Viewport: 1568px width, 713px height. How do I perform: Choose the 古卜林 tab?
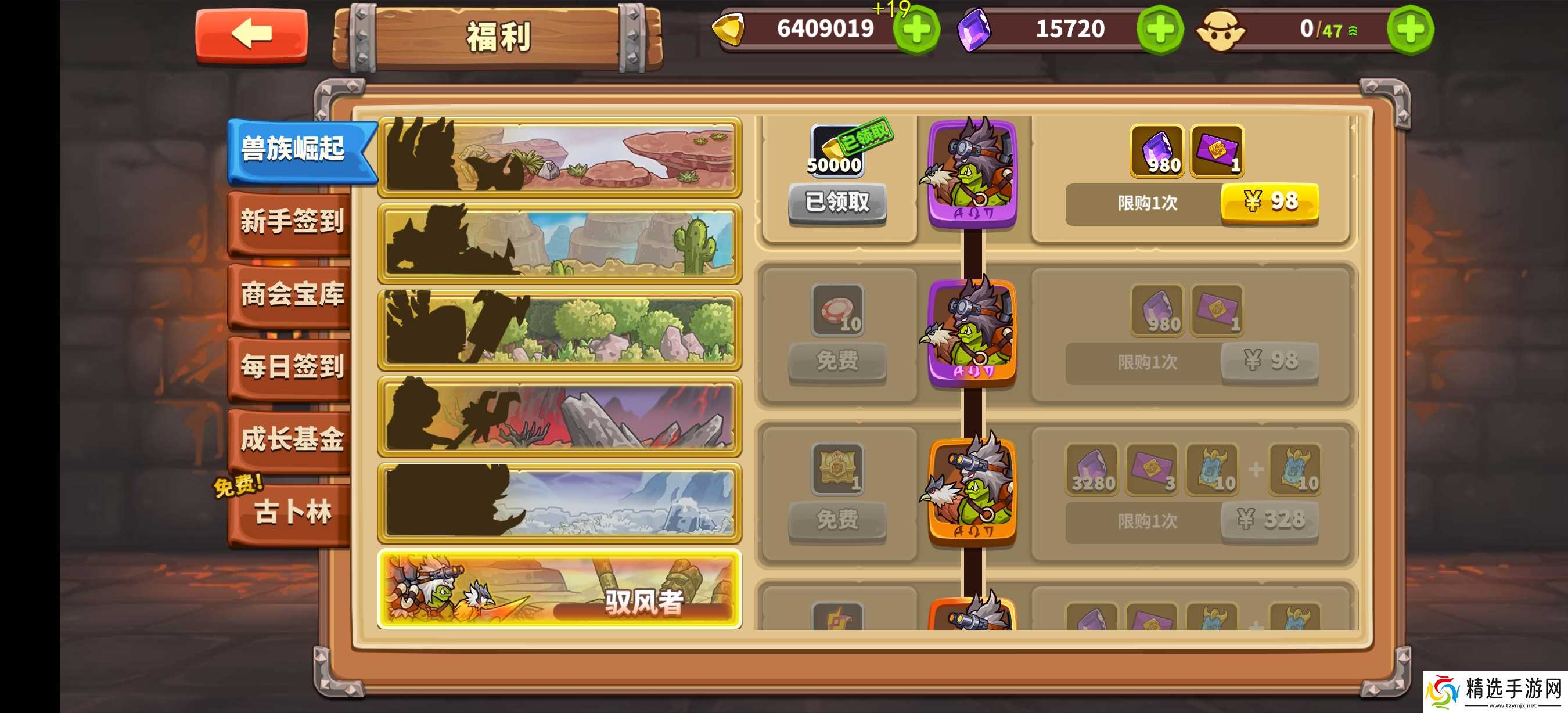coord(292,512)
